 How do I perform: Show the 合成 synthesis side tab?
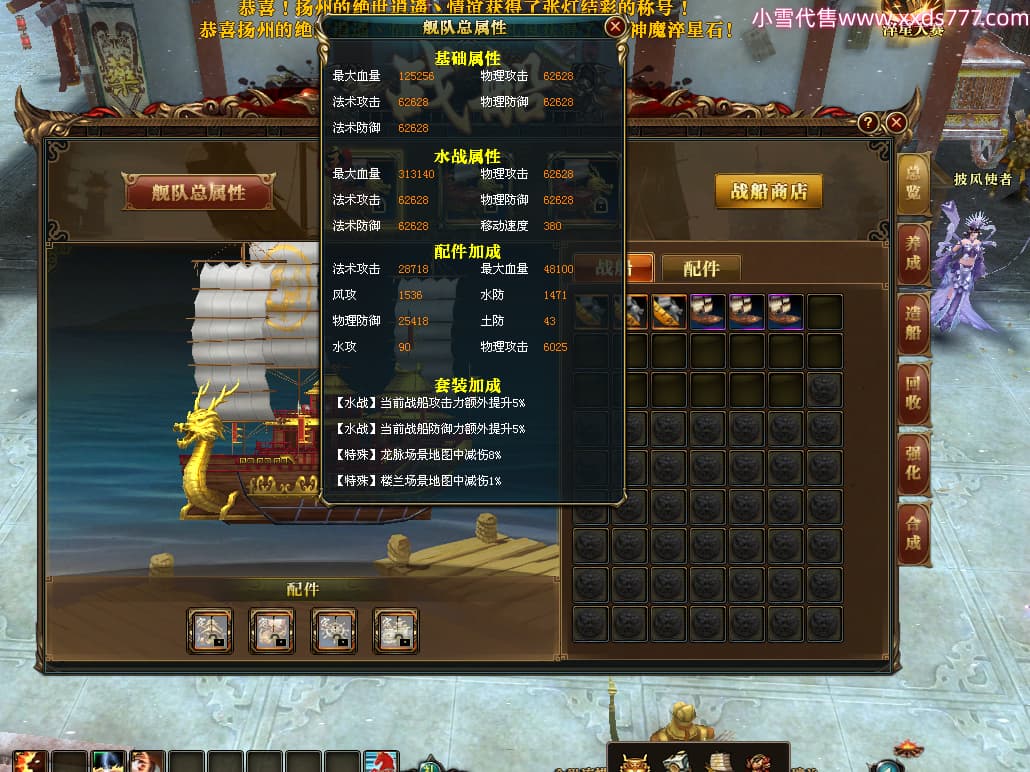point(913,533)
